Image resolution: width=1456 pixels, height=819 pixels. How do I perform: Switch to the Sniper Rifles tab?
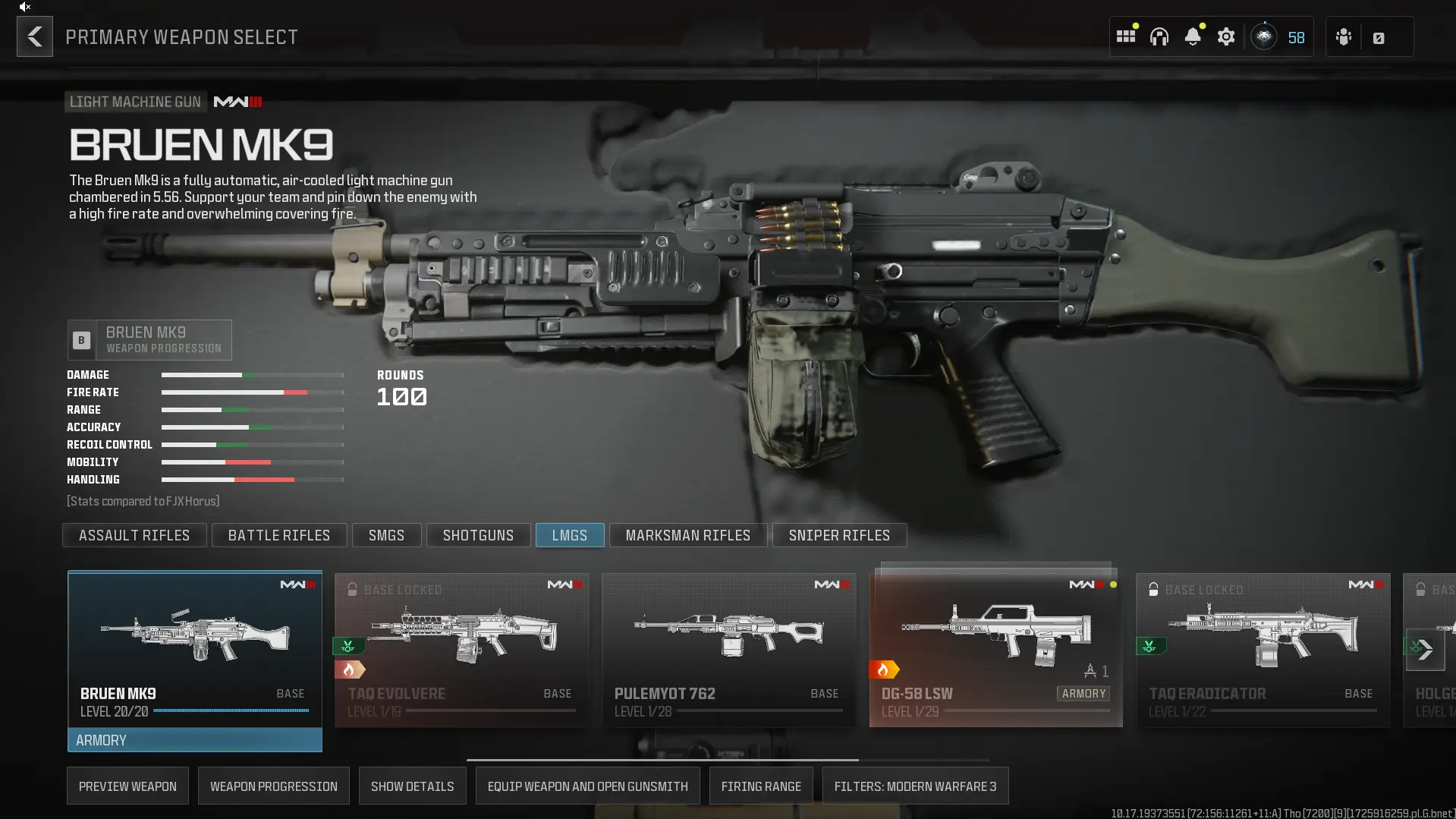[839, 535]
